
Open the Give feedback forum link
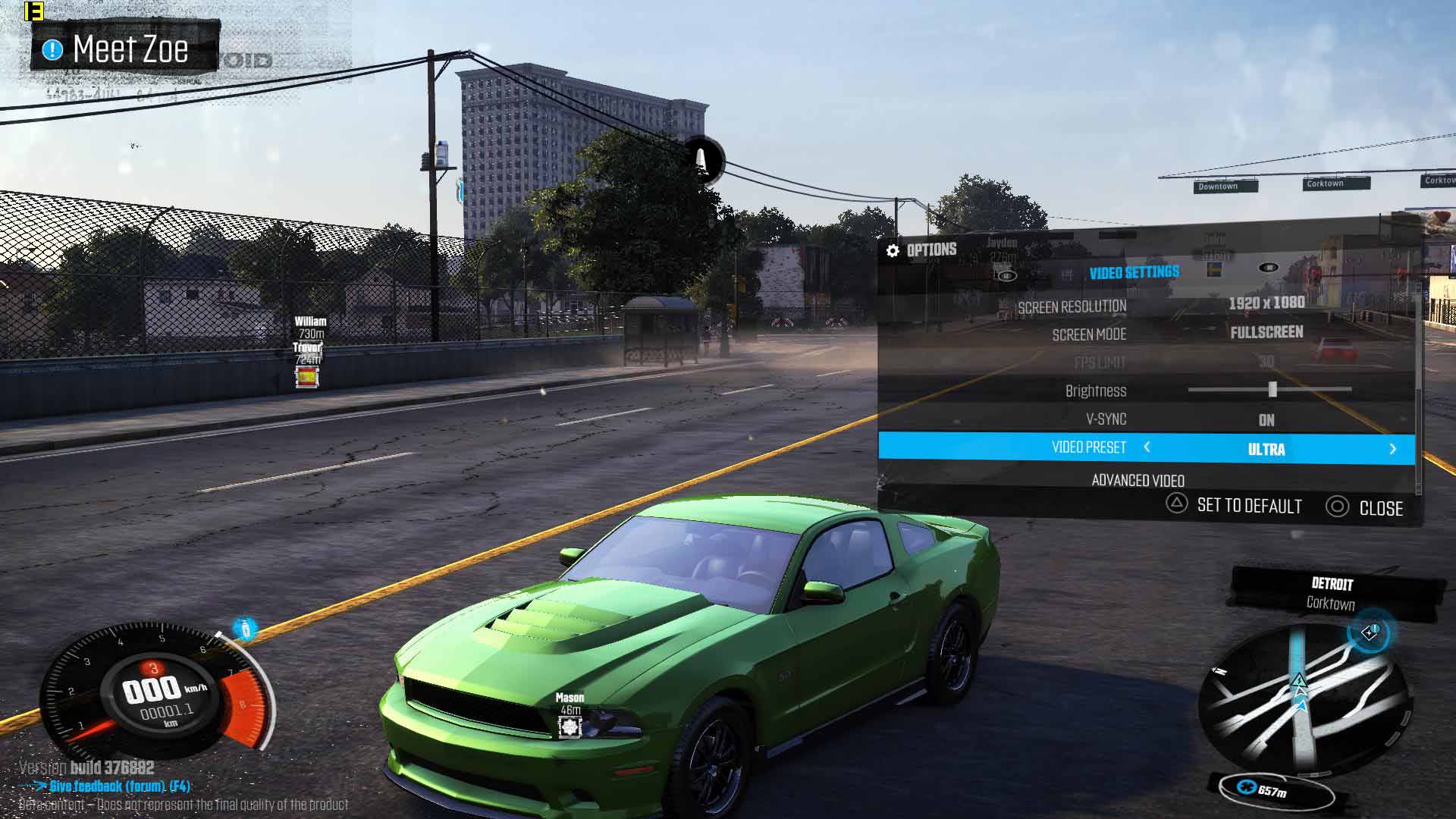(120, 786)
